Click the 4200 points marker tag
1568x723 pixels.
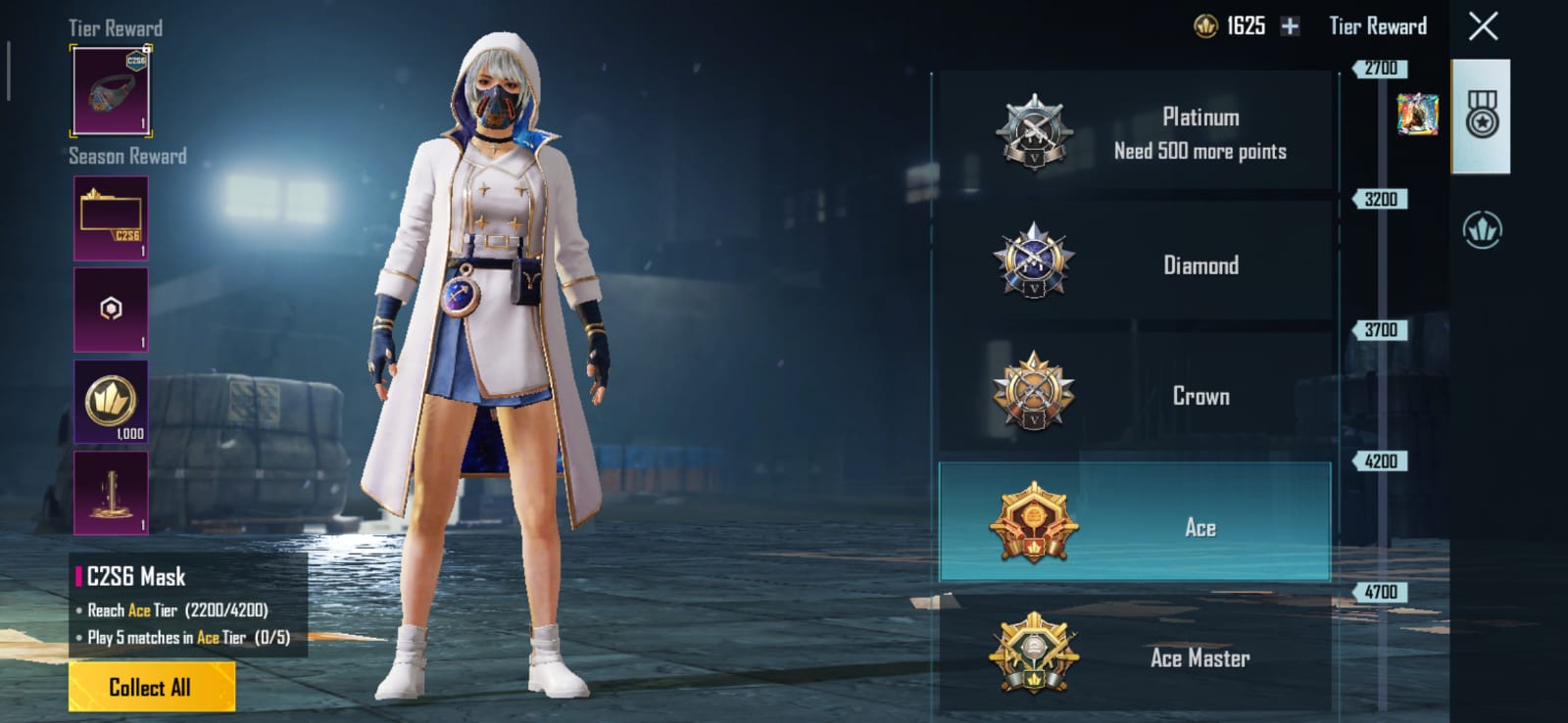tap(1382, 460)
